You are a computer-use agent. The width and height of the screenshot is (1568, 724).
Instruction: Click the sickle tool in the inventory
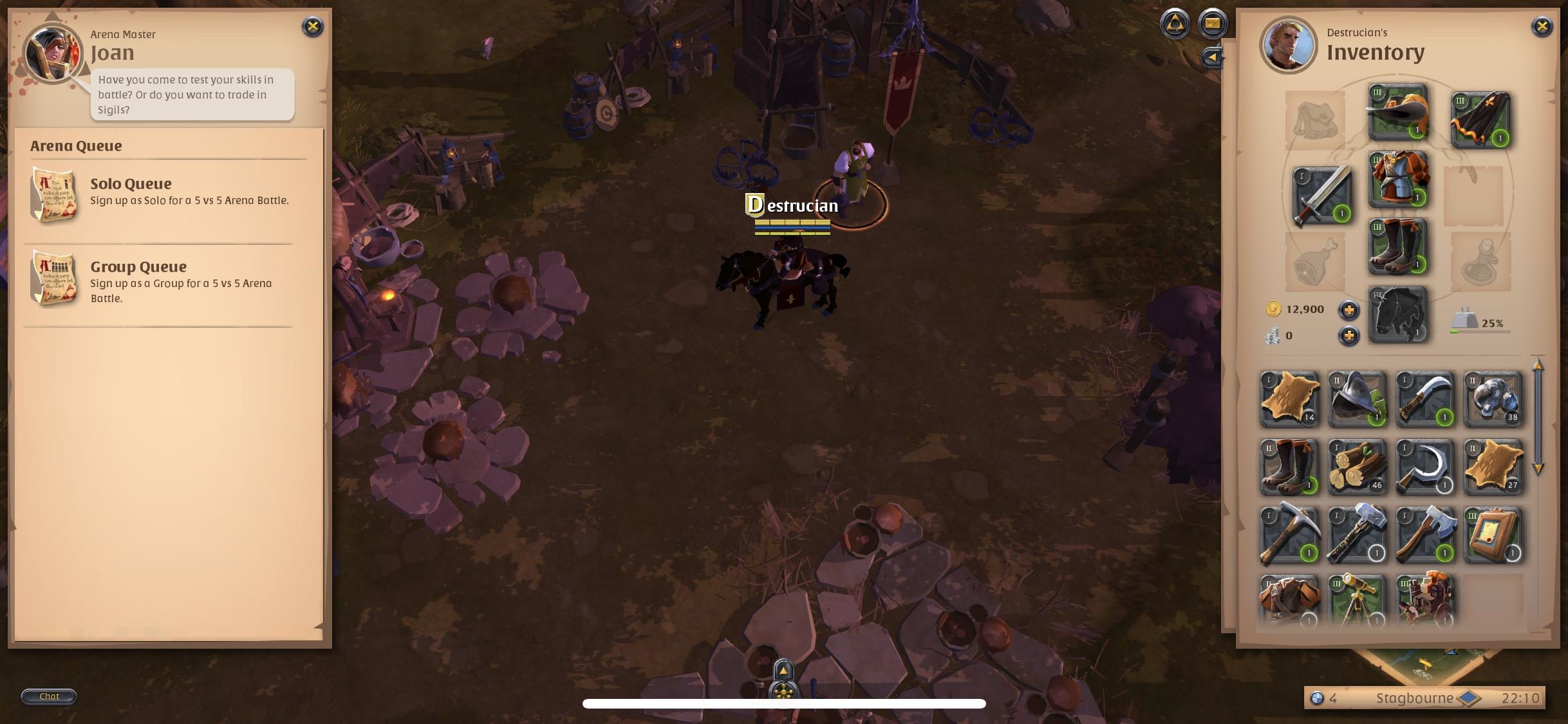tap(1425, 467)
